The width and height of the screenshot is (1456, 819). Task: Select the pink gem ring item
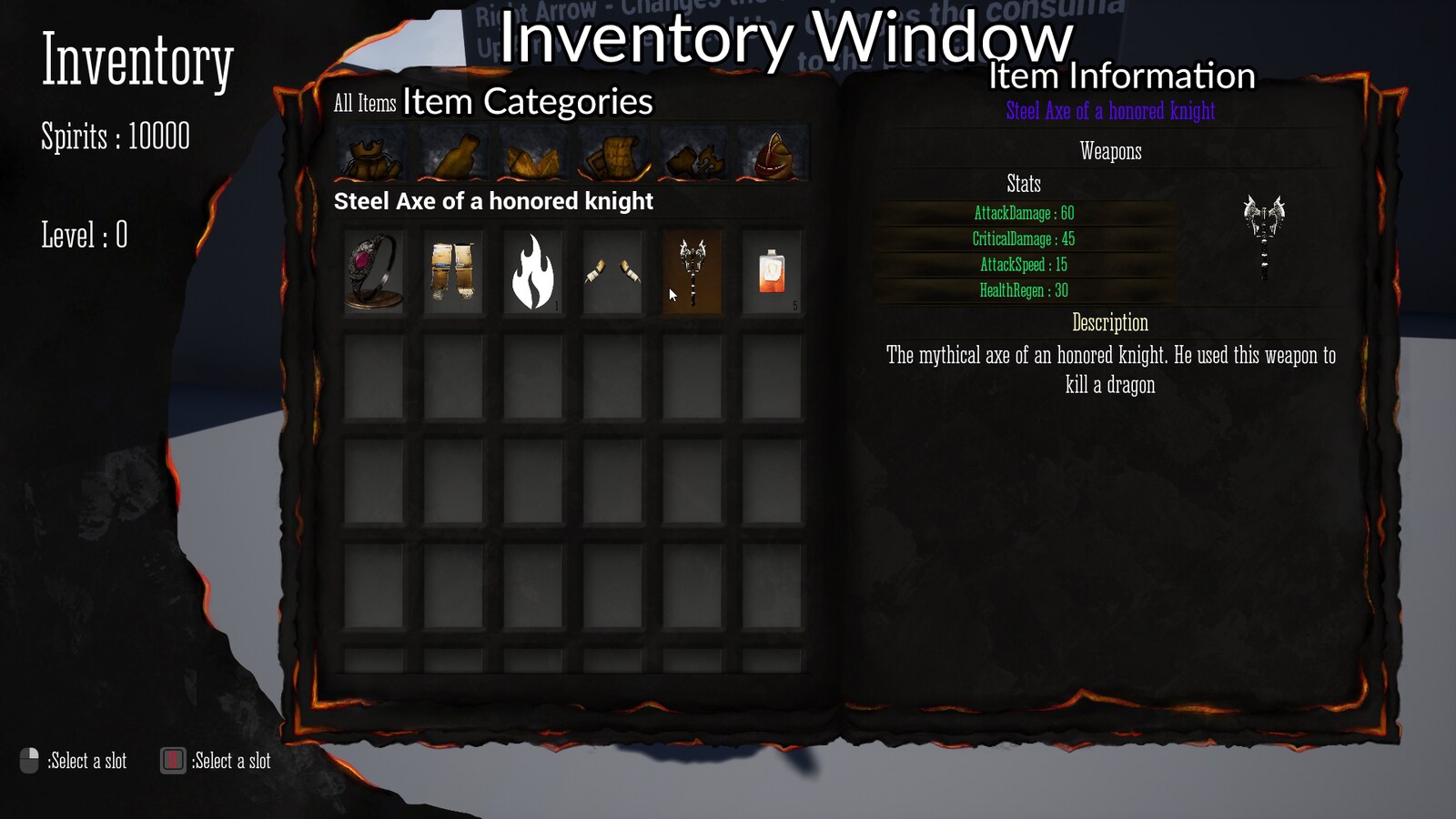pos(373,271)
